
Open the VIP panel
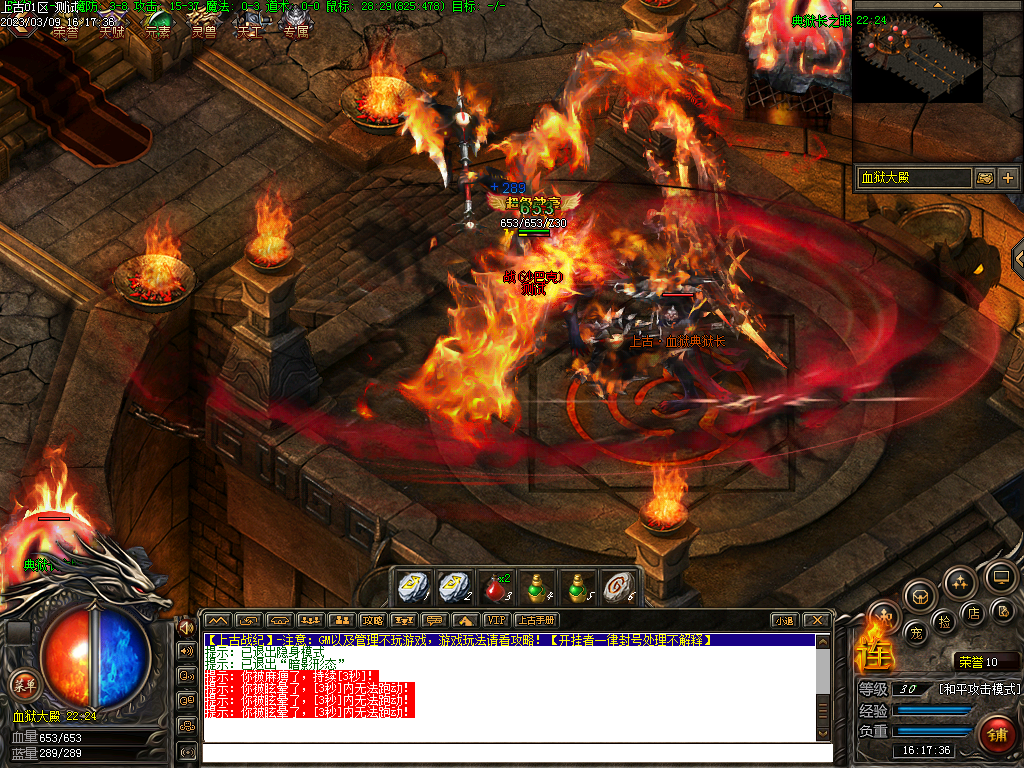click(496, 620)
